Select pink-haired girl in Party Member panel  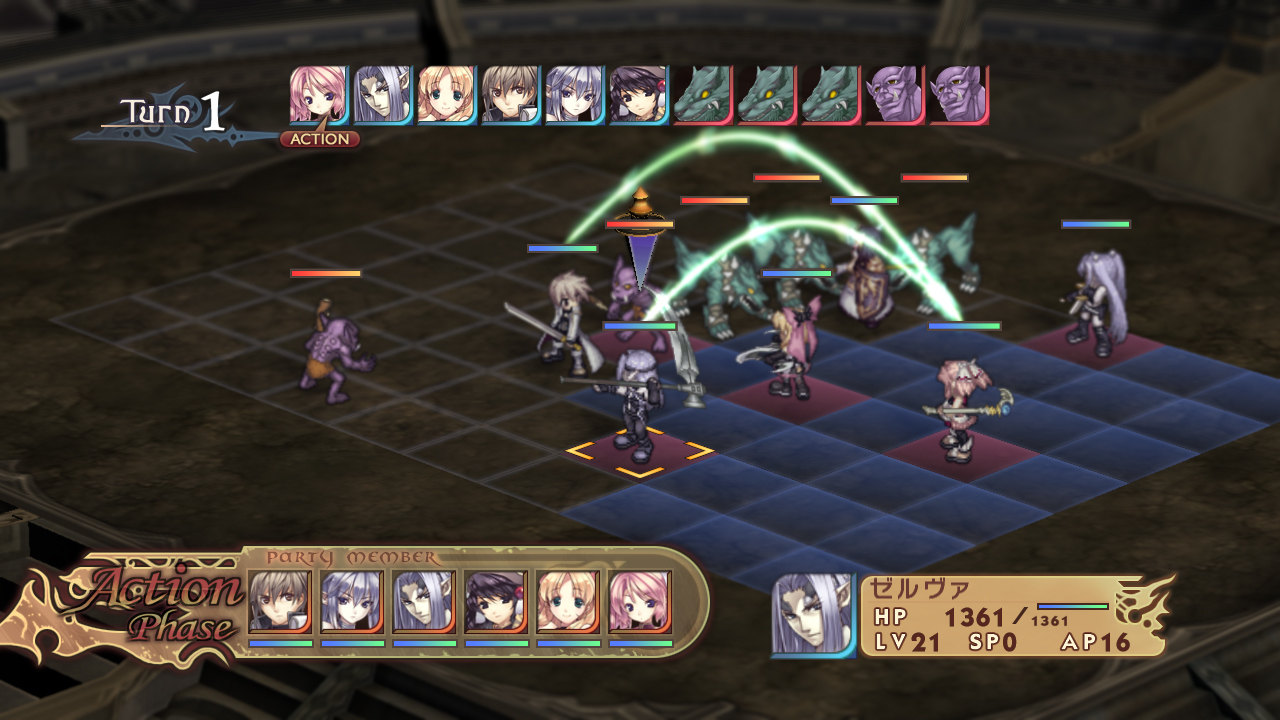coord(640,602)
